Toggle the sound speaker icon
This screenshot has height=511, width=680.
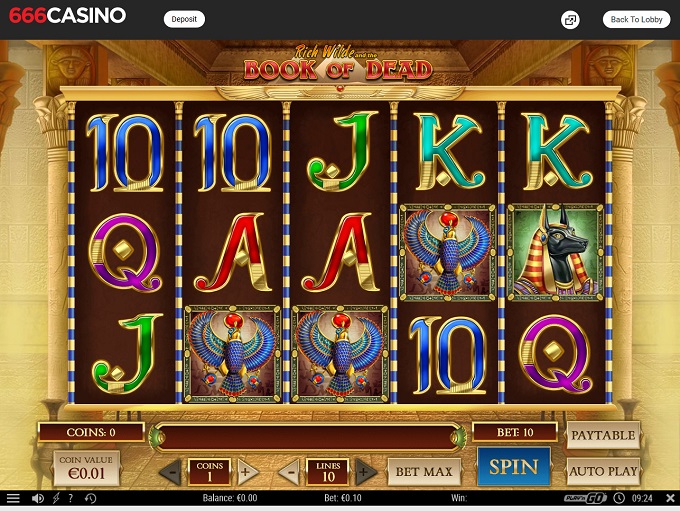pos(38,498)
